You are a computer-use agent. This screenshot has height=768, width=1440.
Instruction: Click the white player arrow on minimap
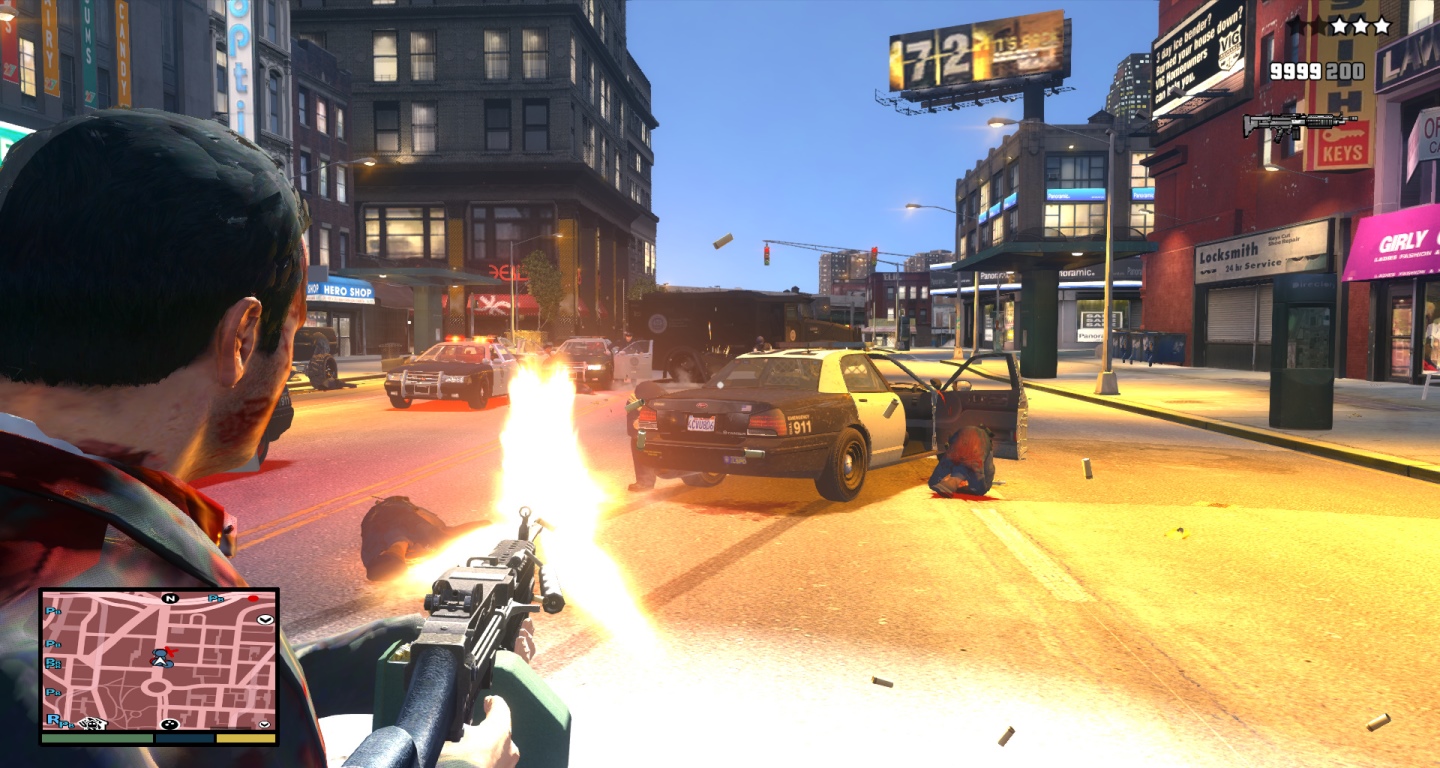click(158, 660)
